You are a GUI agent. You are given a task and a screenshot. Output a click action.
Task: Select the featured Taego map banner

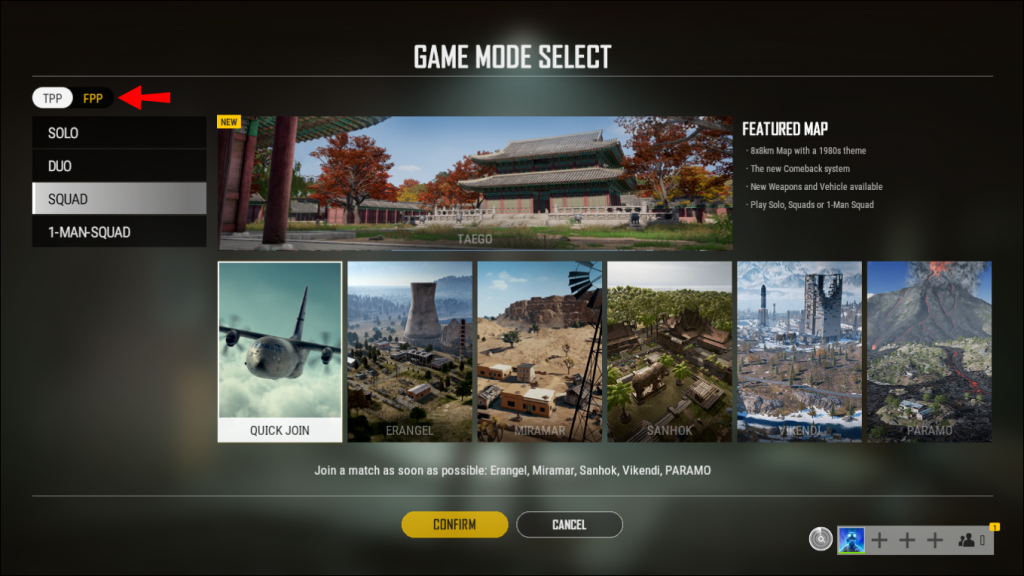coord(475,183)
